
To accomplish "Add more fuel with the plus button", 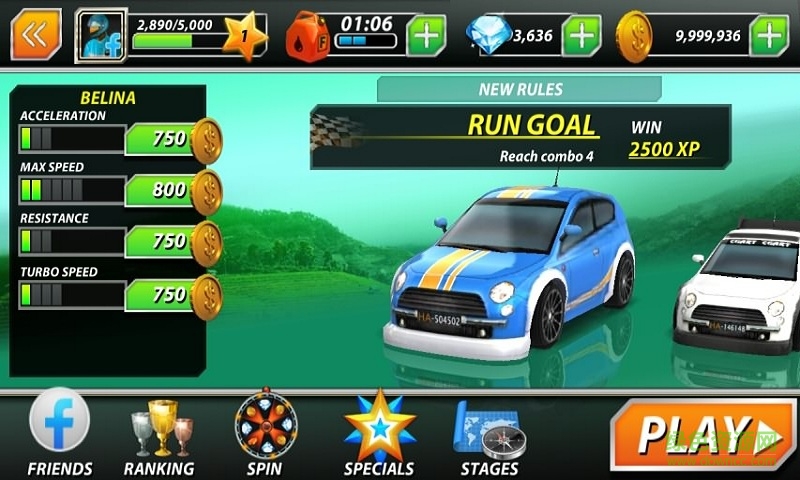I will tap(426, 36).
